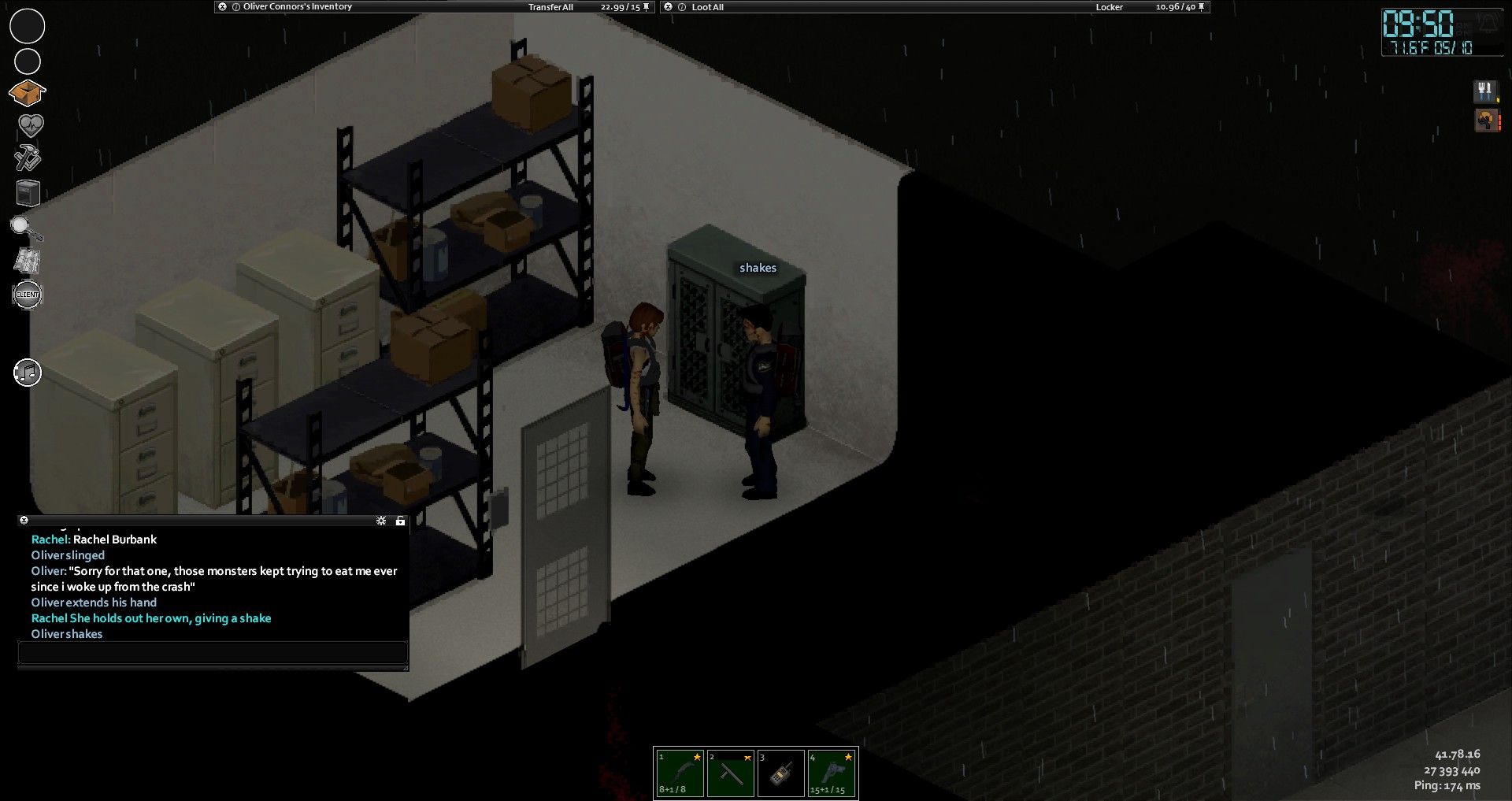Screen dimensions: 1512x801
Task: Select the shotgun in hotbar slot 1
Action: (680, 773)
